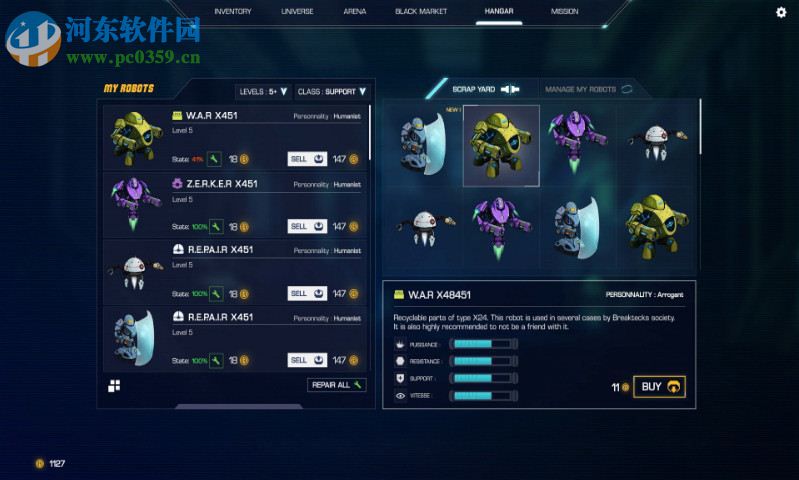Sell the W.A.R X451 robot
The width and height of the screenshot is (799, 480).
pos(308,158)
